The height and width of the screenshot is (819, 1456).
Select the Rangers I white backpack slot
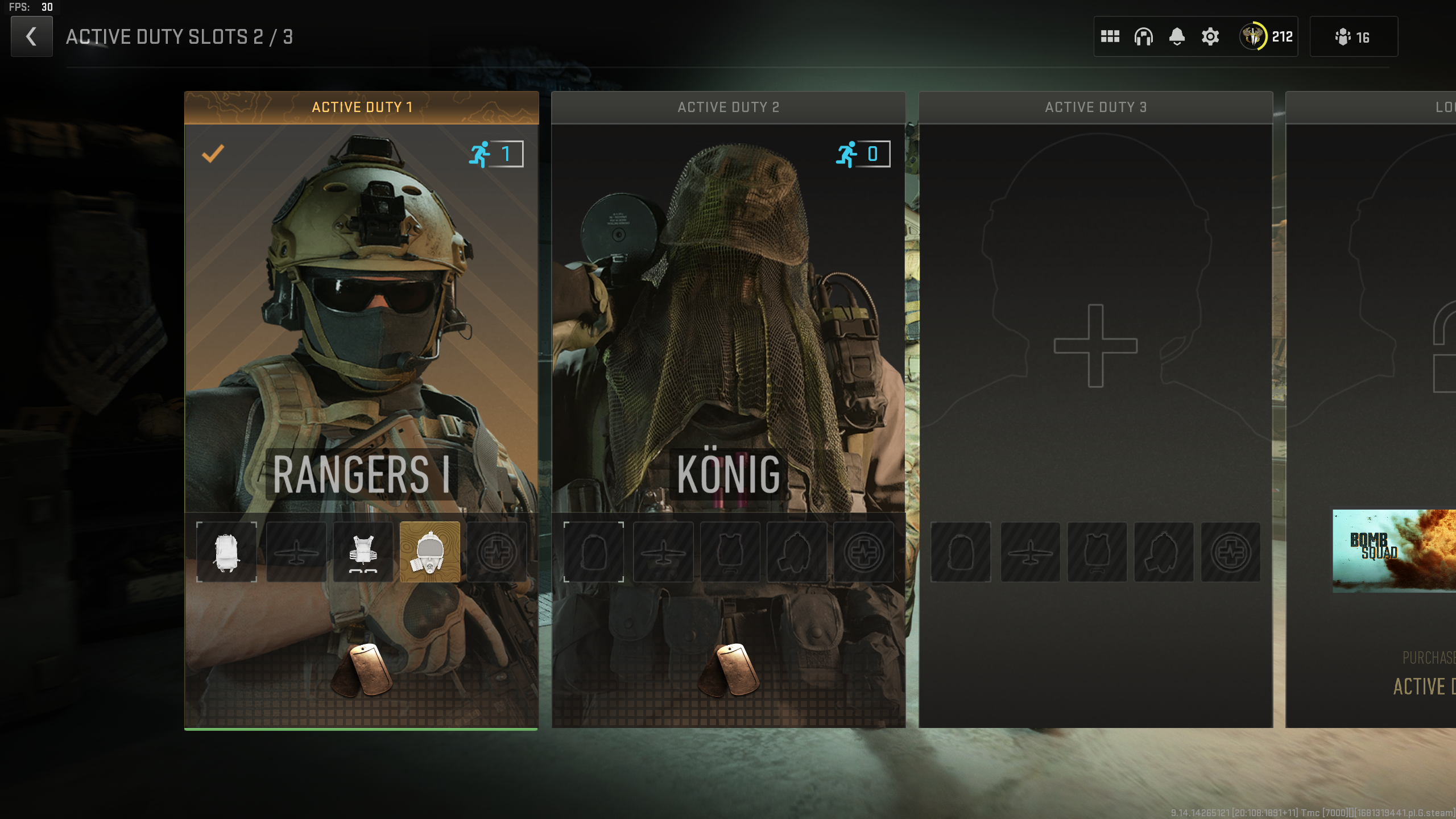pos(226,552)
